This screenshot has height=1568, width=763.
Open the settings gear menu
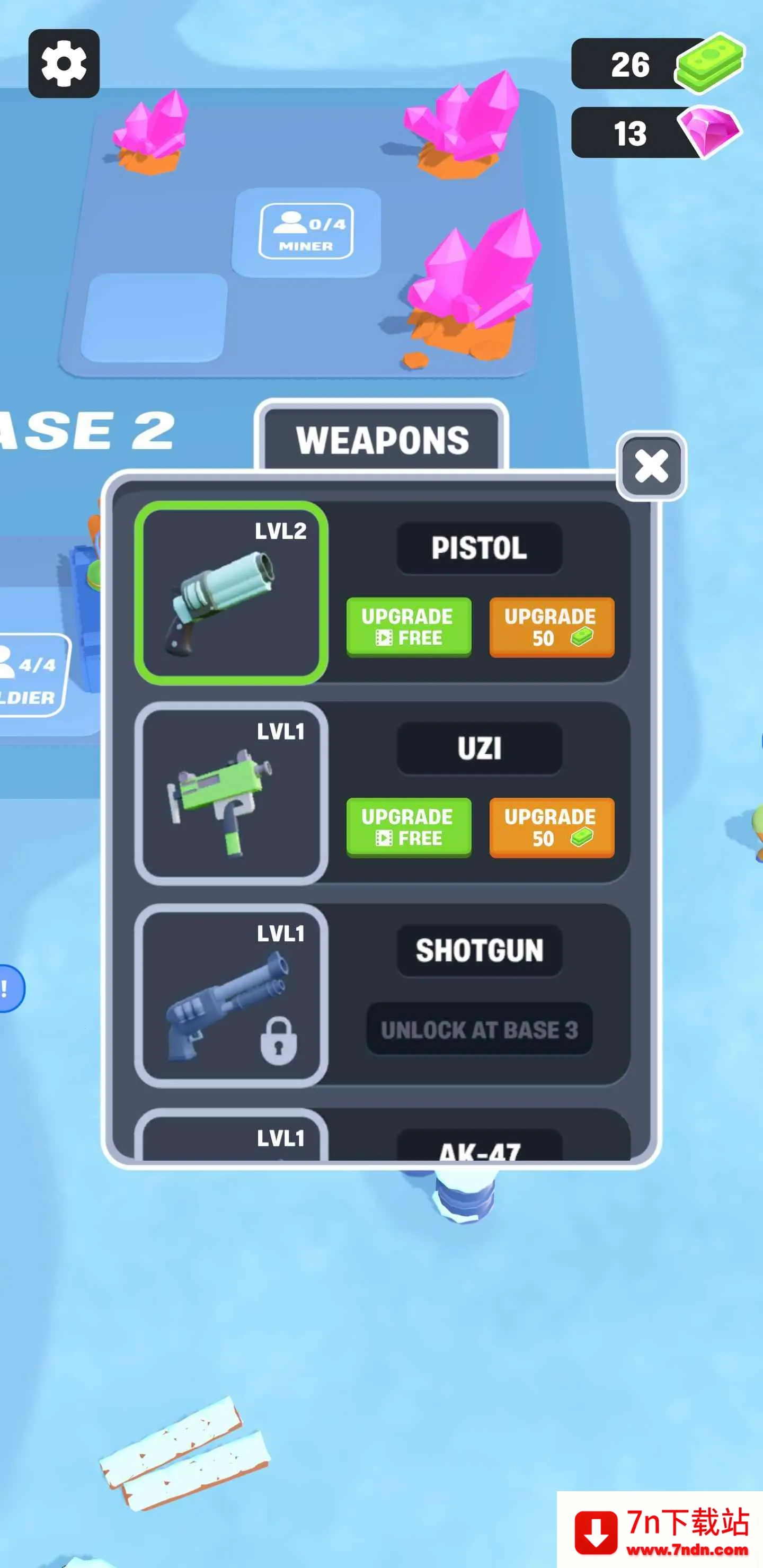coord(64,64)
